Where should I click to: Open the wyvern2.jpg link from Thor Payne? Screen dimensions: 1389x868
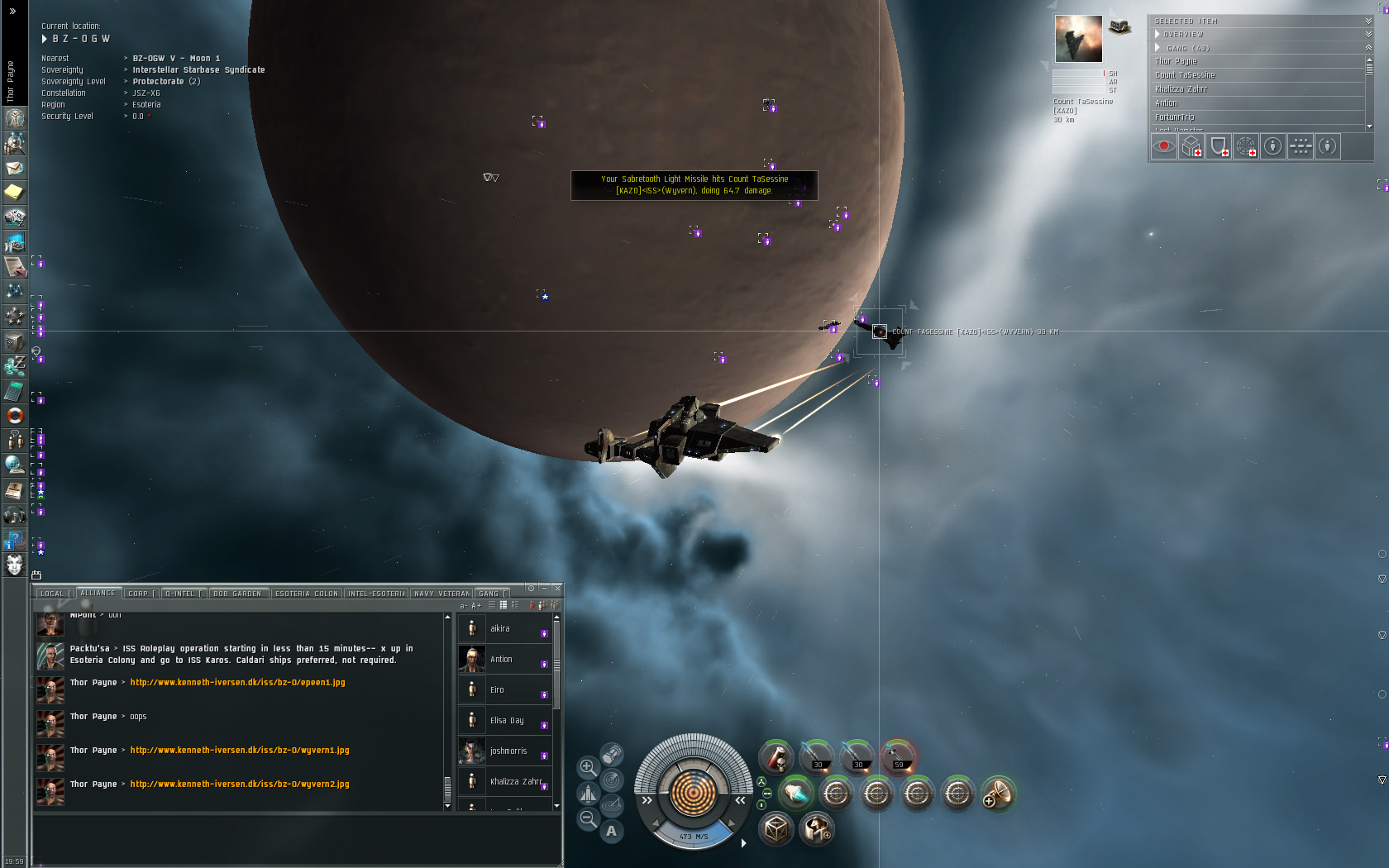tap(240, 785)
